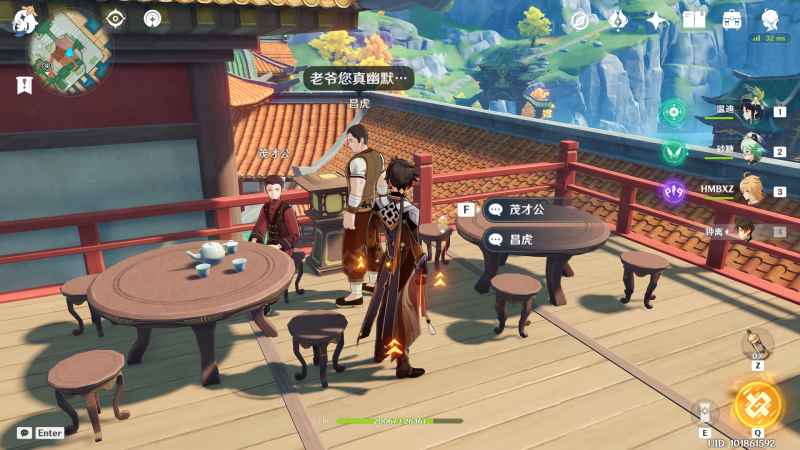Choose the 昌虎 dialogue option

pyautogui.click(x=520, y=240)
